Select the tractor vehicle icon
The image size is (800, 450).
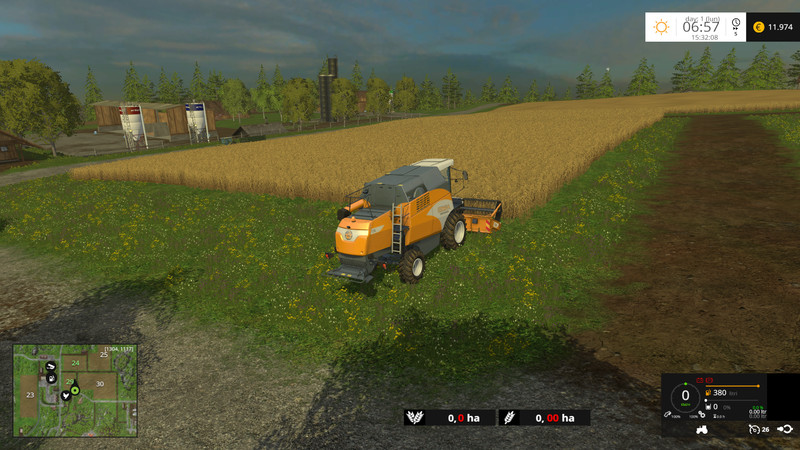[x=703, y=429]
